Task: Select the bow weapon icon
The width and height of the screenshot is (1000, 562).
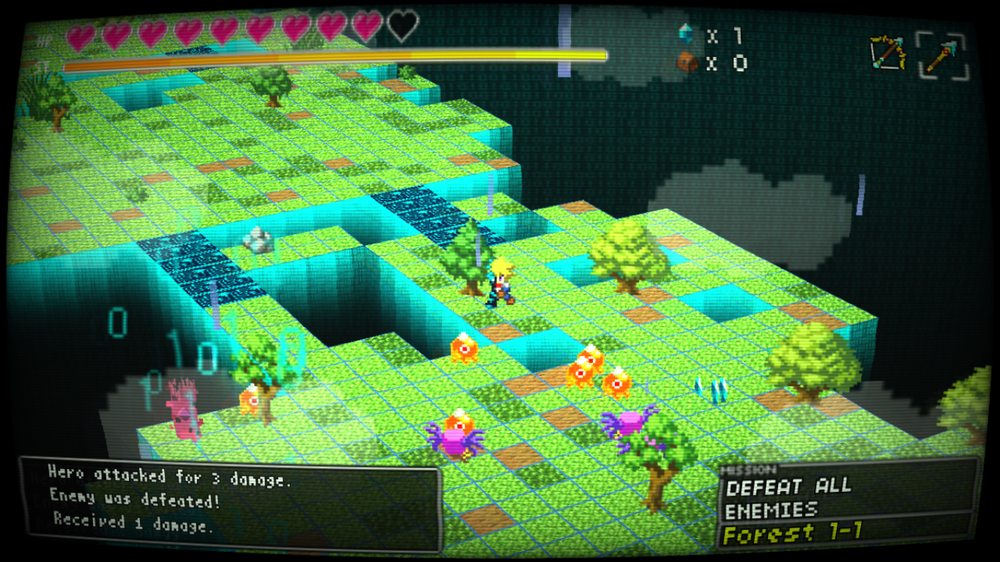Action: [886, 53]
